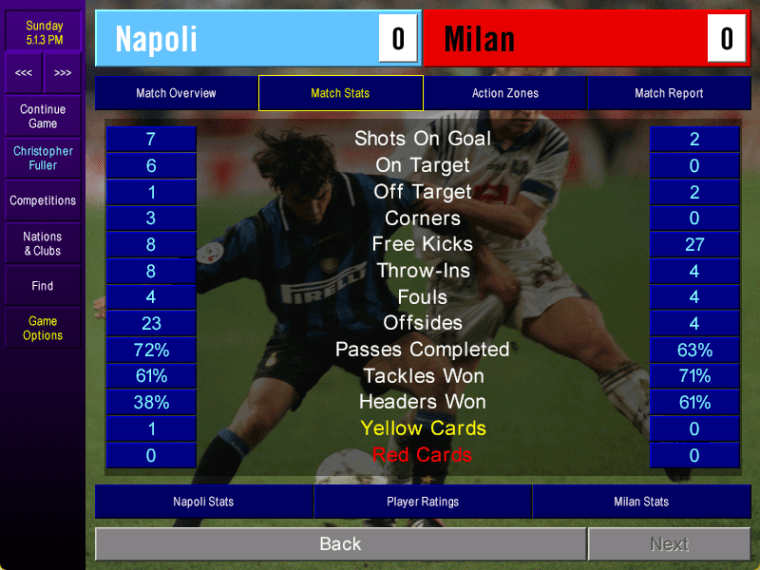
Task: Open Game Options
Action: (43, 328)
